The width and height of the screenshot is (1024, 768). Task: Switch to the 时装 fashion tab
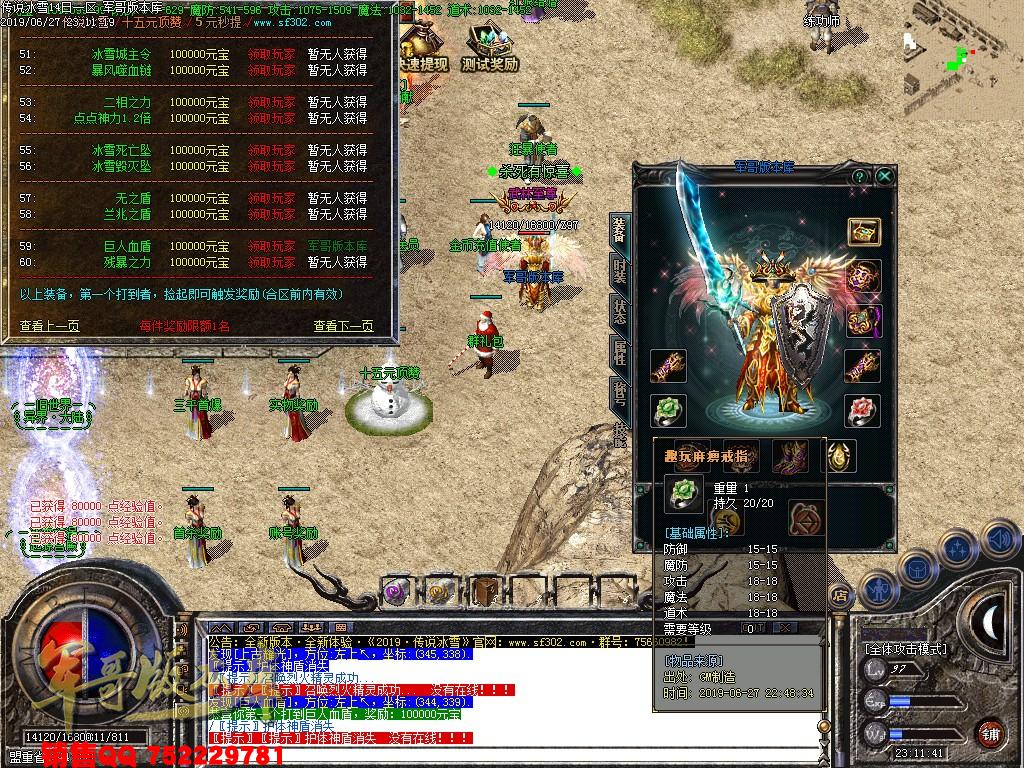coord(620,270)
